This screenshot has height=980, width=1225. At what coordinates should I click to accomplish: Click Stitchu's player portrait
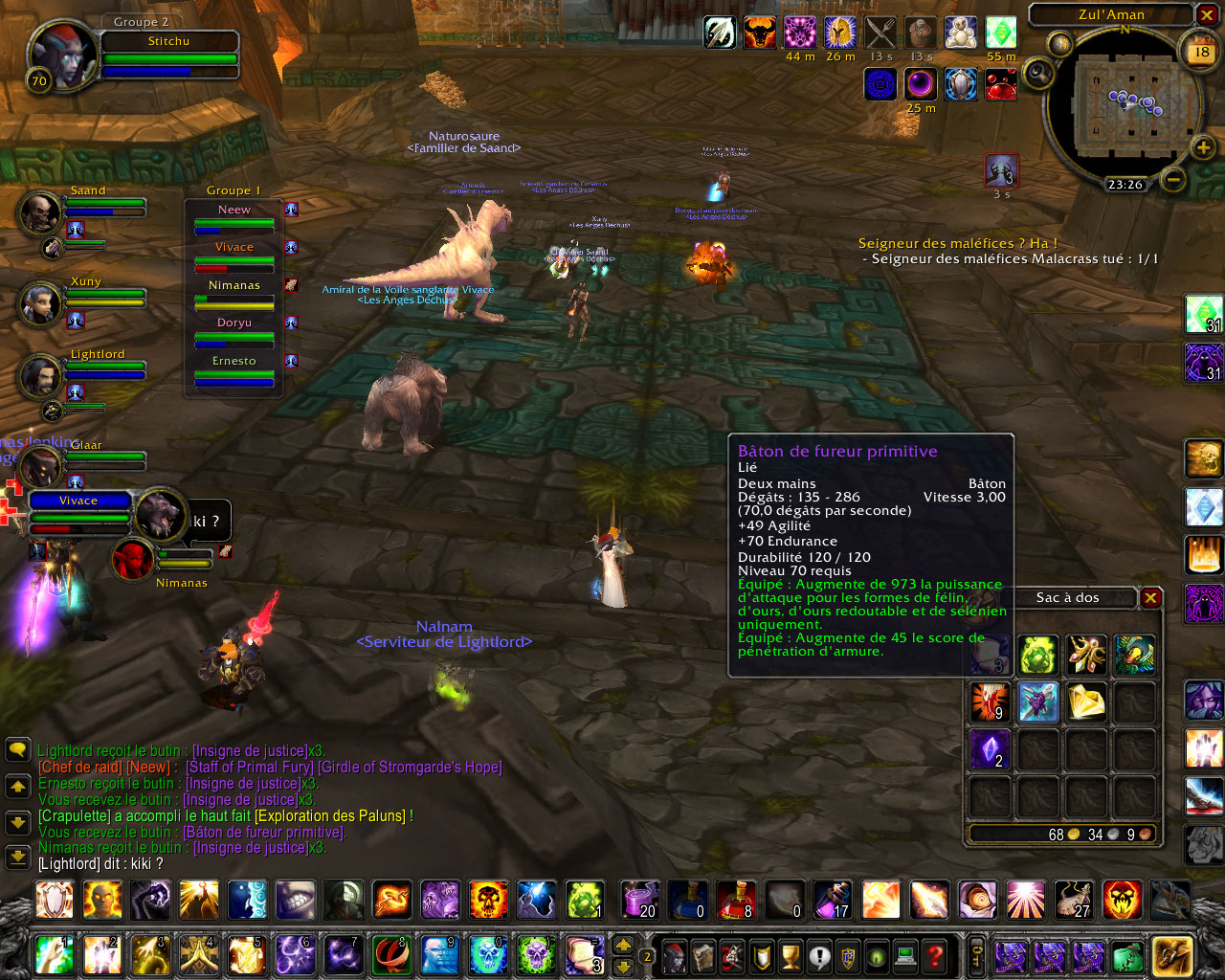pos(62,54)
